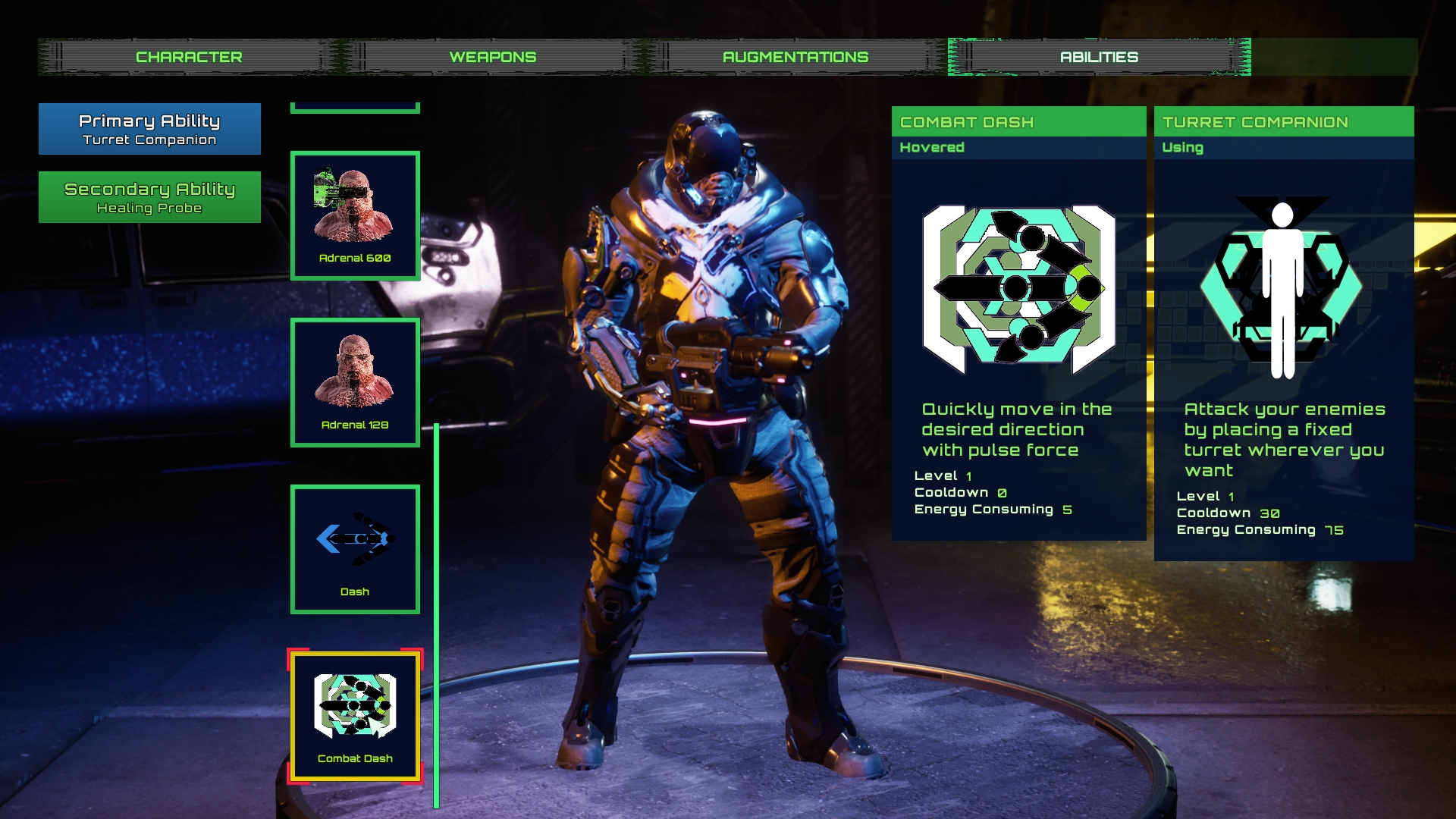Screen dimensions: 1456x819
Task: Select the Abilities tab
Action: pyautogui.click(x=1099, y=57)
